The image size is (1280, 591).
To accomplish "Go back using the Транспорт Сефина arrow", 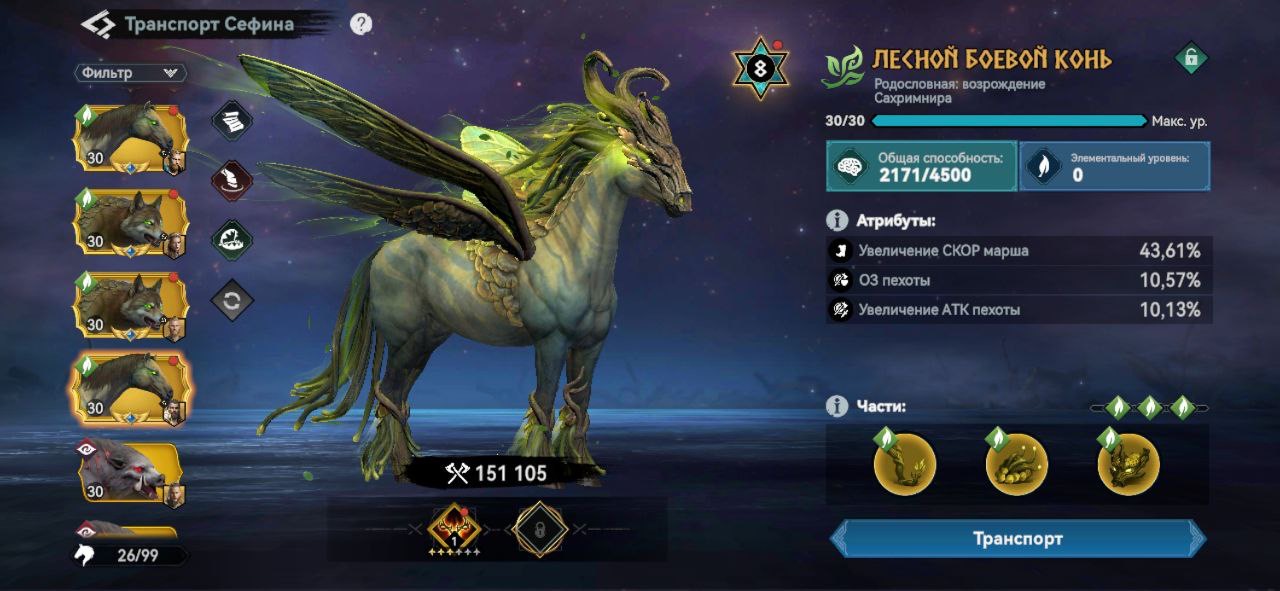I will pyautogui.click(x=98, y=25).
